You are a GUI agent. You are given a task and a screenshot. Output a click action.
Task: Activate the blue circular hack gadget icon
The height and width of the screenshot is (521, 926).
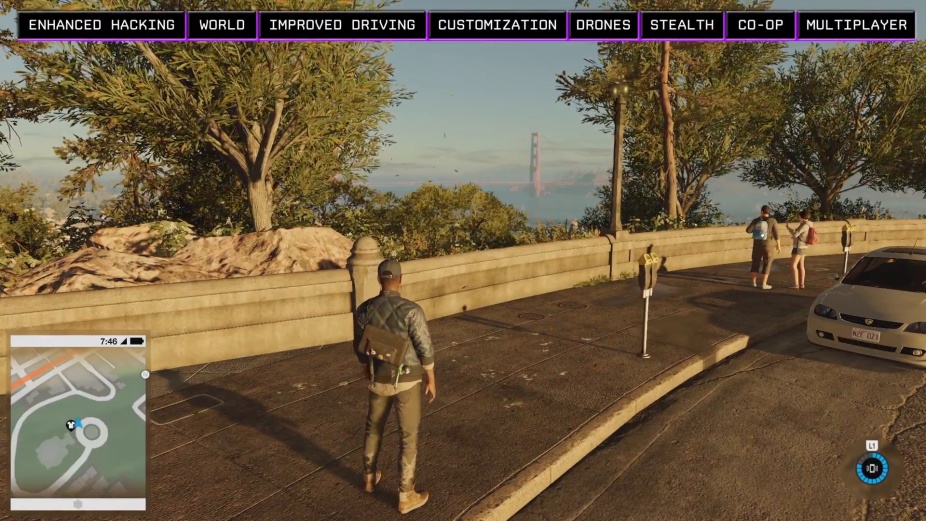click(872, 467)
